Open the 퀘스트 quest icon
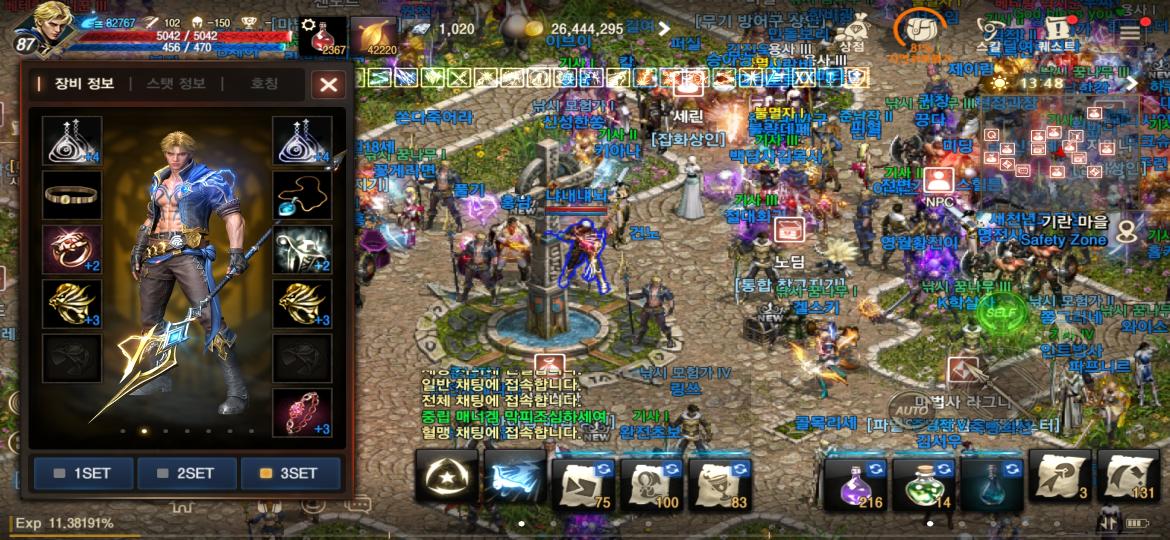This screenshot has height=540, width=1170. pos(1058,32)
